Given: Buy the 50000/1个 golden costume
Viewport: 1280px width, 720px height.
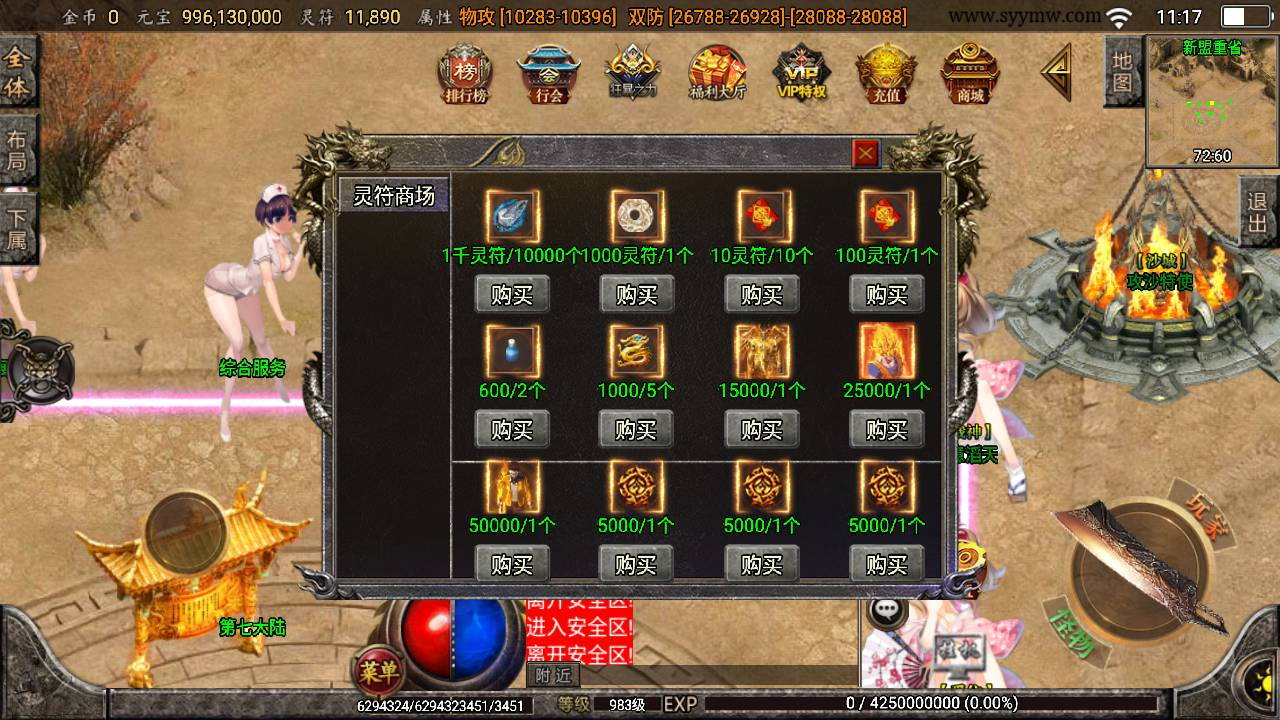Looking at the screenshot, I should click(x=512, y=565).
